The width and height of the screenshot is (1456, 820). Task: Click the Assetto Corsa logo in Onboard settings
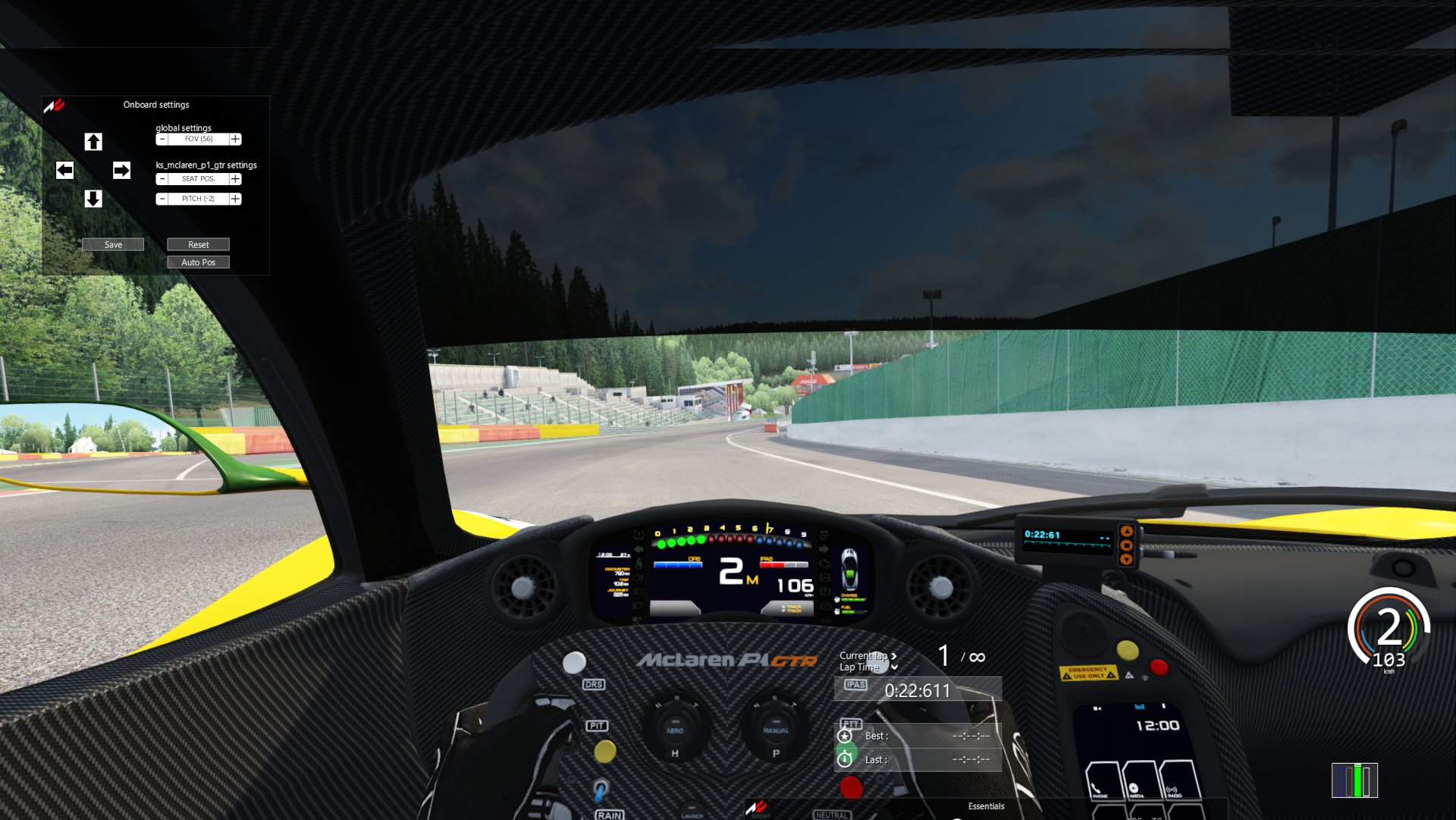(54, 106)
